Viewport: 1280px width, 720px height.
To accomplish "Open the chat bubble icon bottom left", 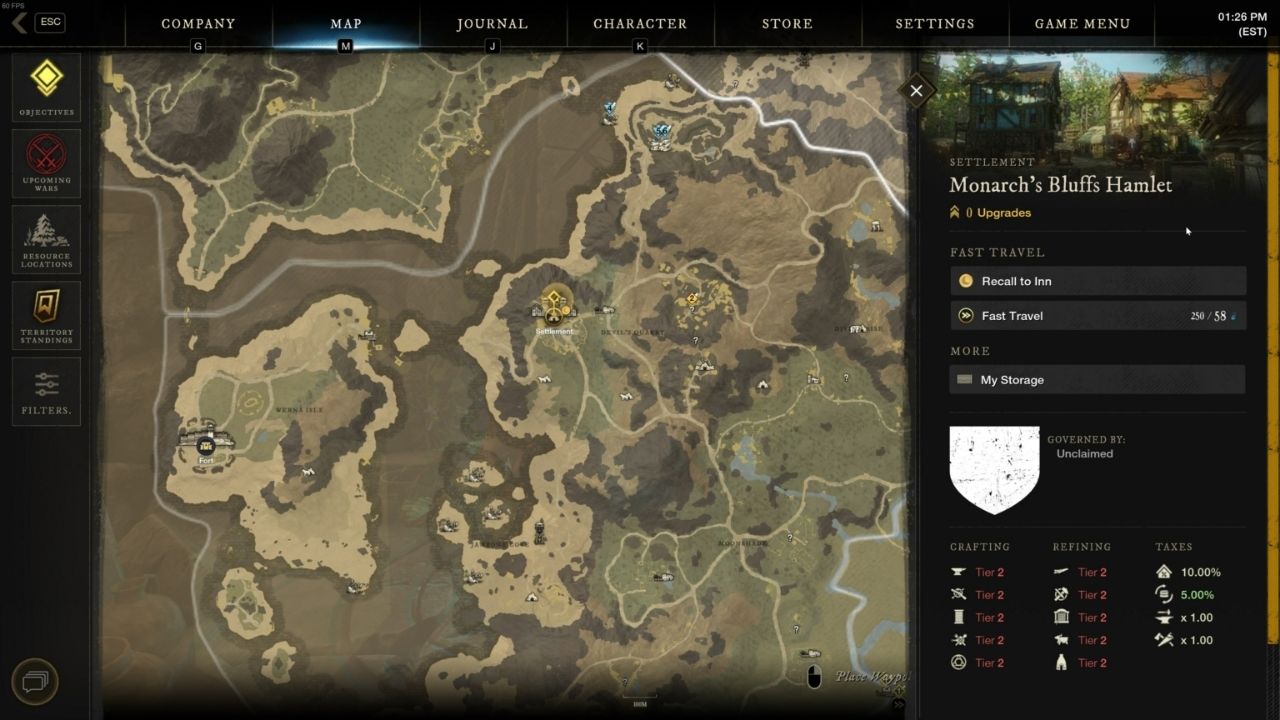I will click(x=36, y=682).
